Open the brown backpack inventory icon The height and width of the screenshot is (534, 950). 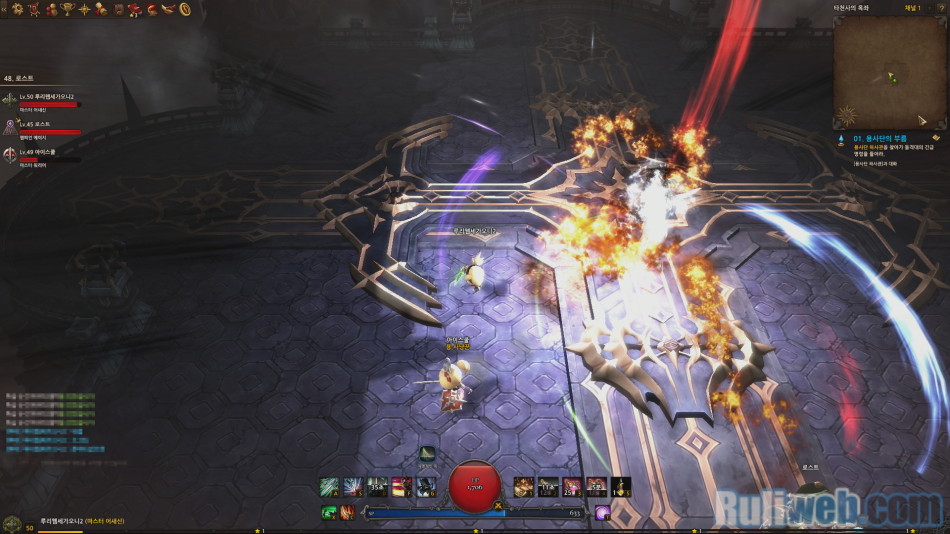[x=118, y=9]
